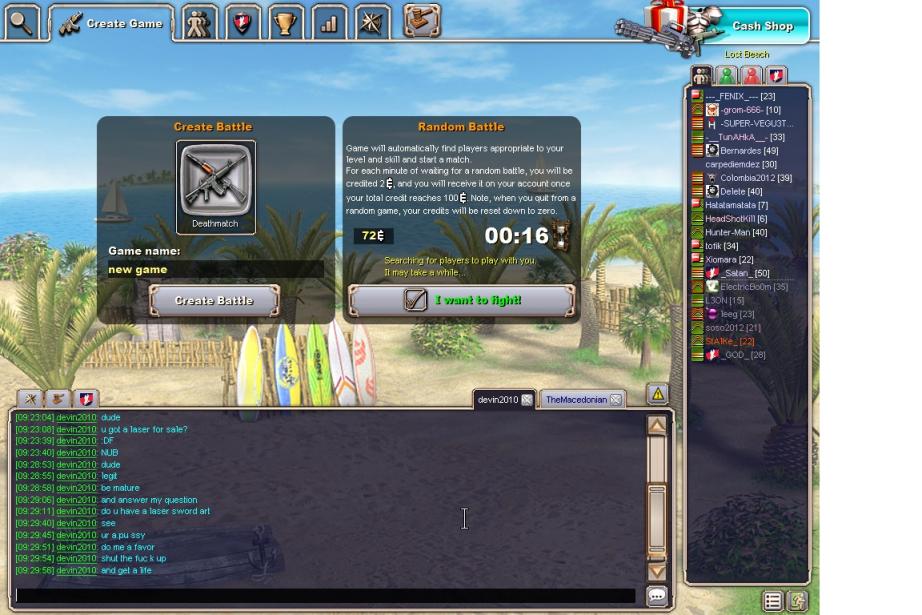Select player Hunter-Man in the list
Image resolution: width=922 pixels, height=615 pixels.
736,233
